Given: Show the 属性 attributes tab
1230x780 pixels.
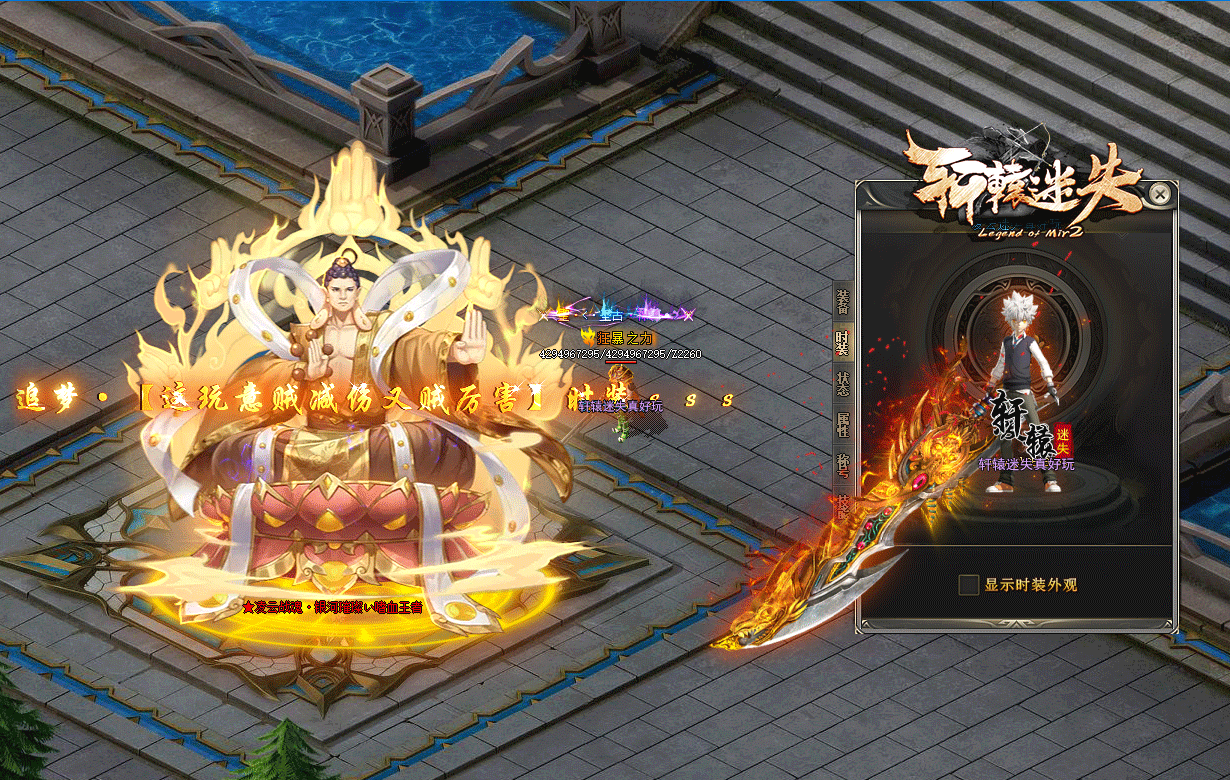Looking at the screenshot, I should coord(842,427).
